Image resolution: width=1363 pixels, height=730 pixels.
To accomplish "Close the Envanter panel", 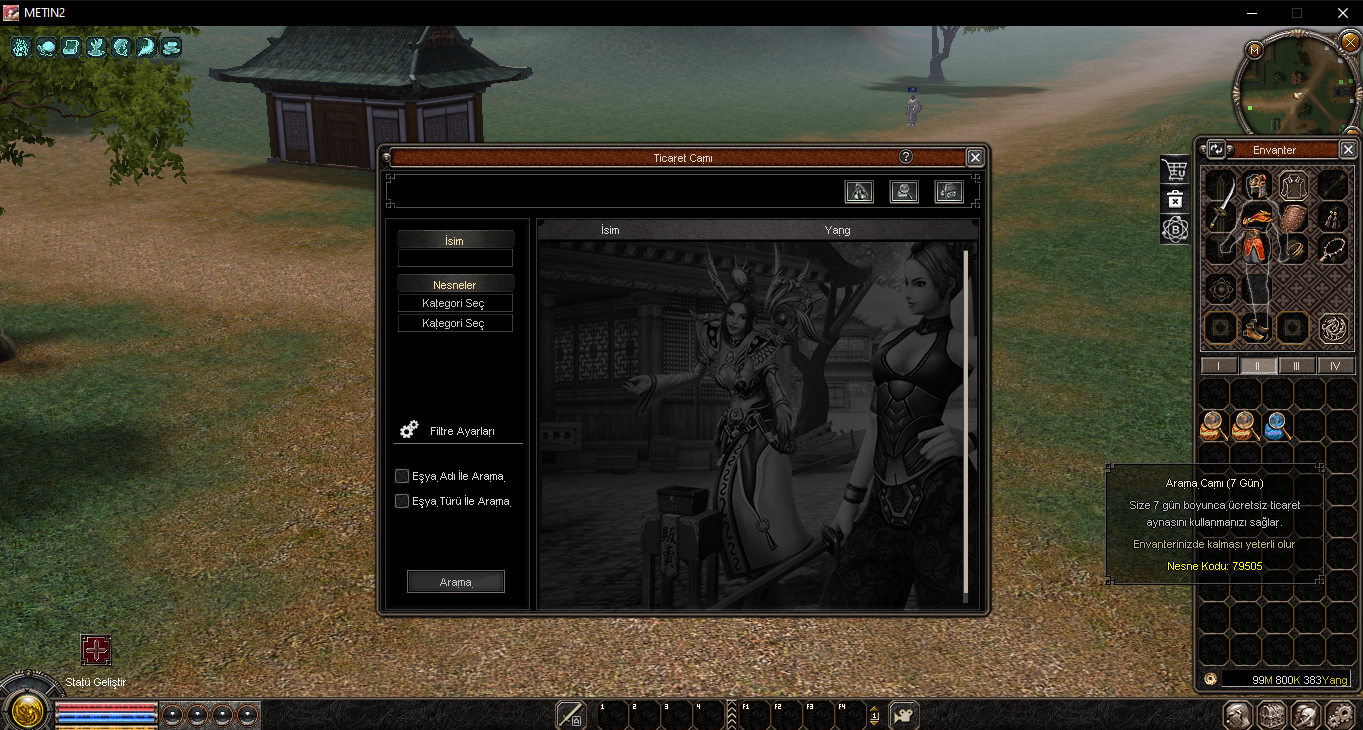I will click(x=1347, y=150).
